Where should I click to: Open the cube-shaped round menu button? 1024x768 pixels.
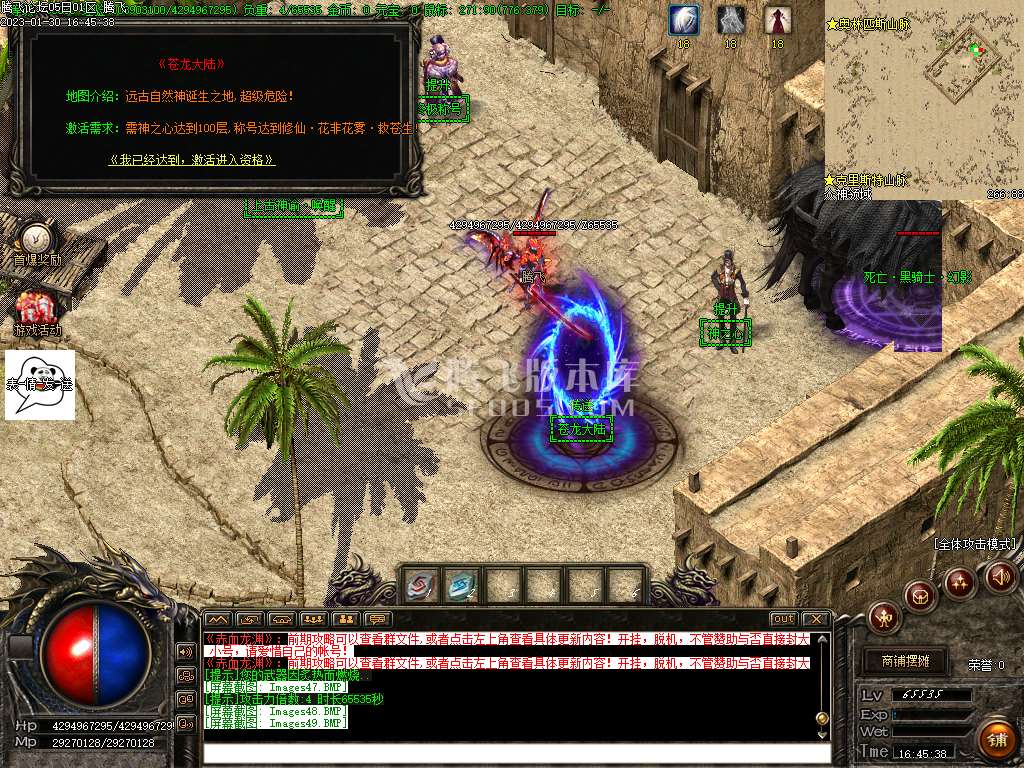tap(920, 596)
